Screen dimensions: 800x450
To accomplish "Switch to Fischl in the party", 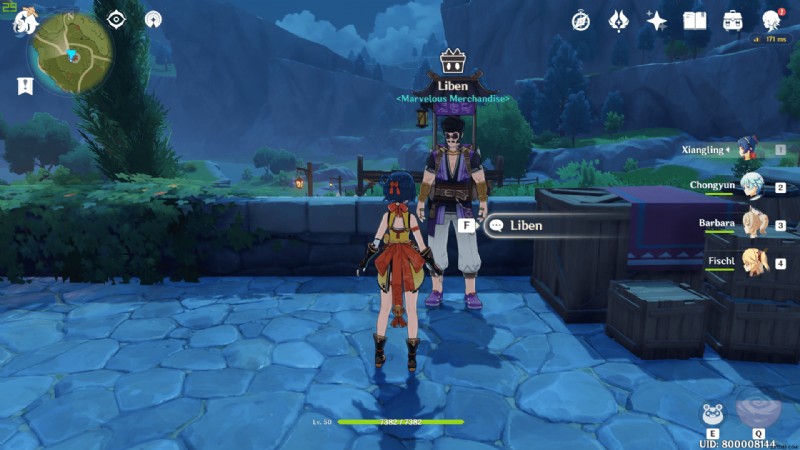I will [751, 263].
